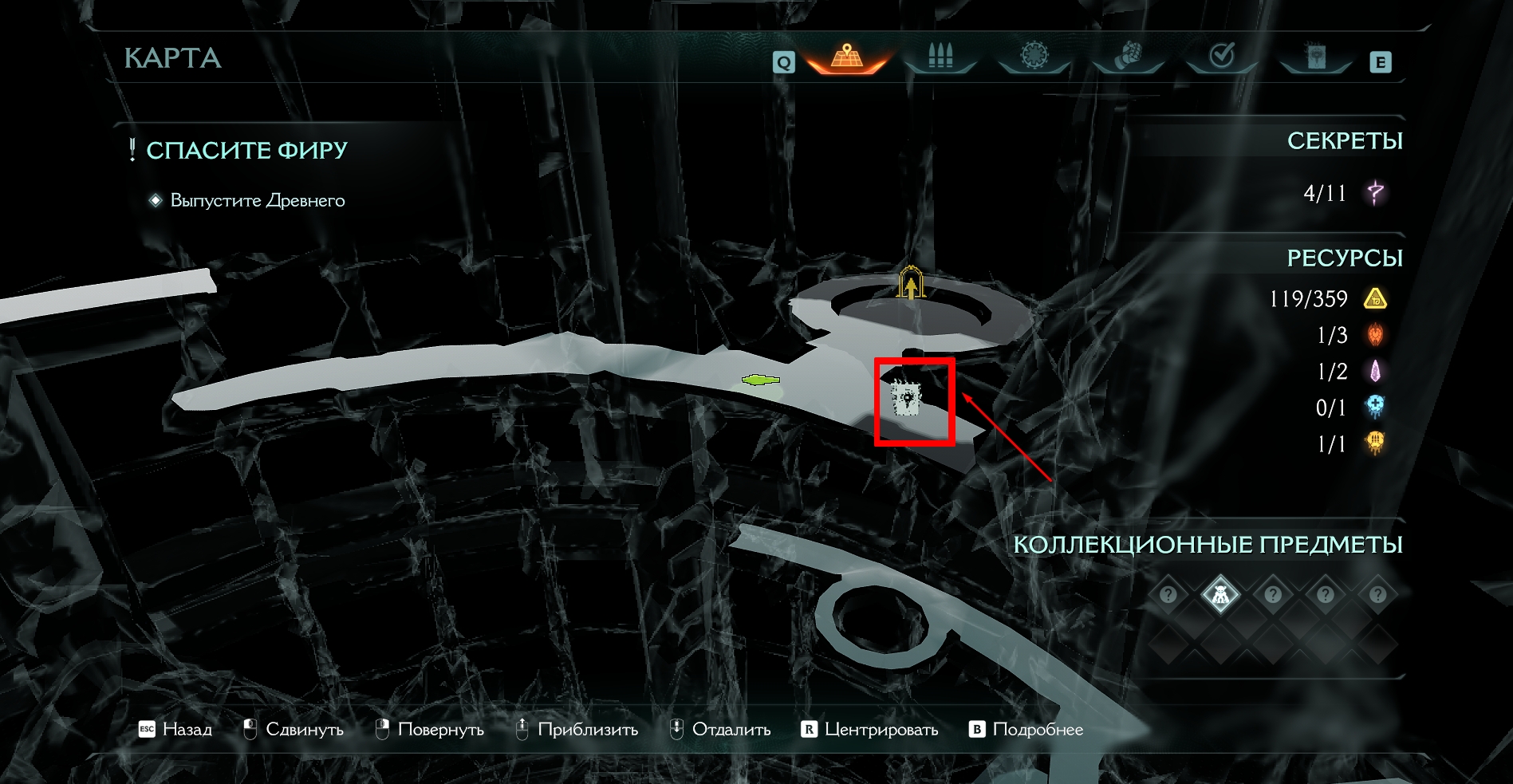
Task: Switch to the codex book tab
Action: click(1316, 56)
